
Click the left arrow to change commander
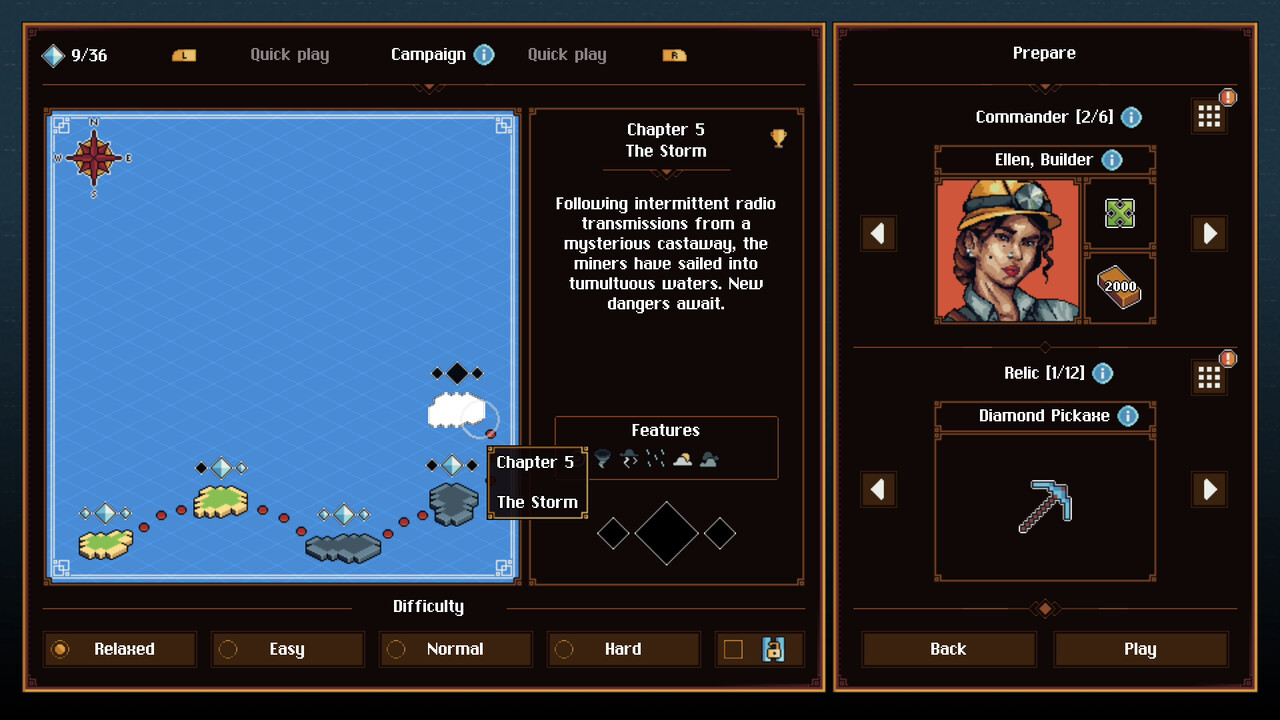pos(878,233)
